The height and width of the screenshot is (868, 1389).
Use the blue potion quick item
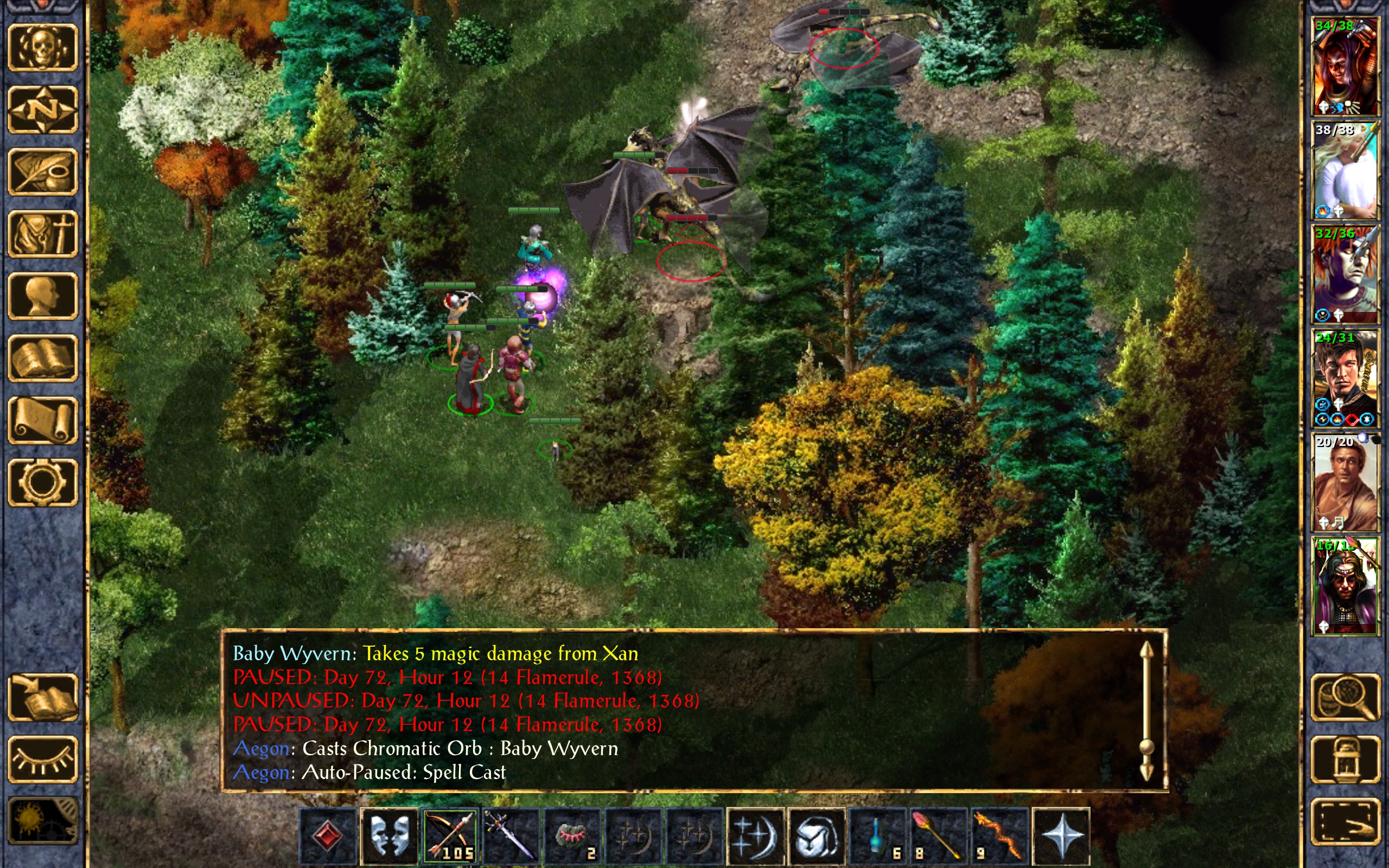877,835
